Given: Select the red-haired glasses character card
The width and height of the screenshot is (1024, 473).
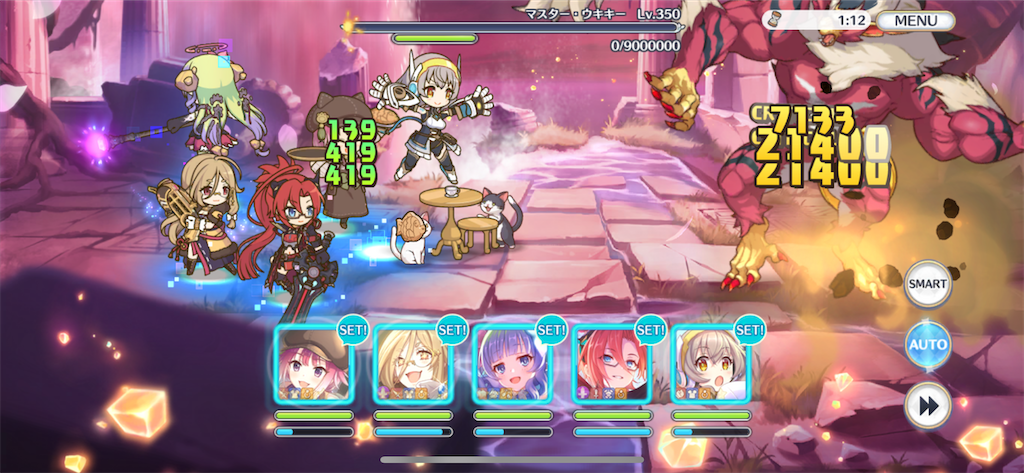Looking at the screenshot, I should coord(611,364).
